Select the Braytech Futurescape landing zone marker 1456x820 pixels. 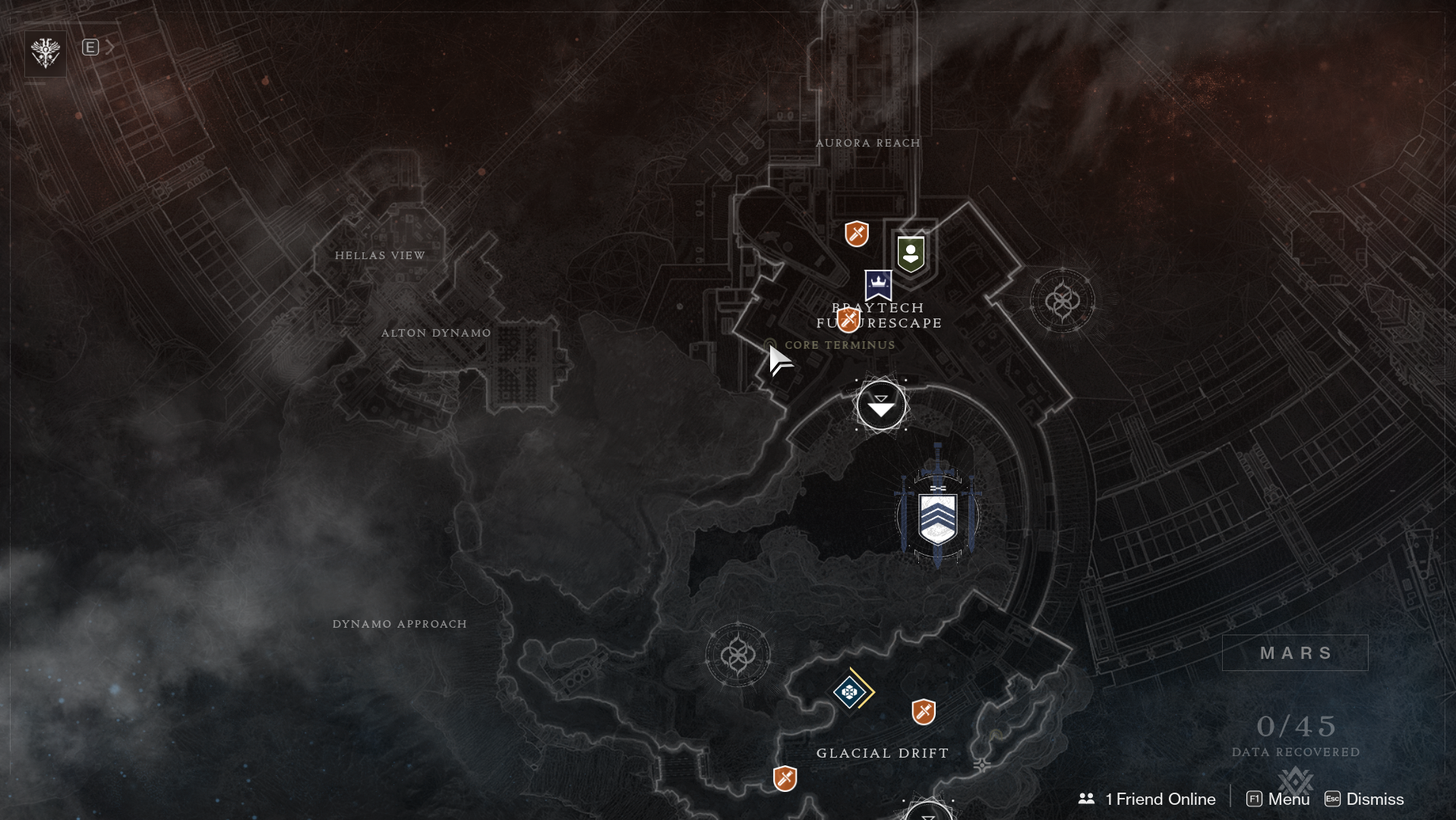[x=881, y=406]
